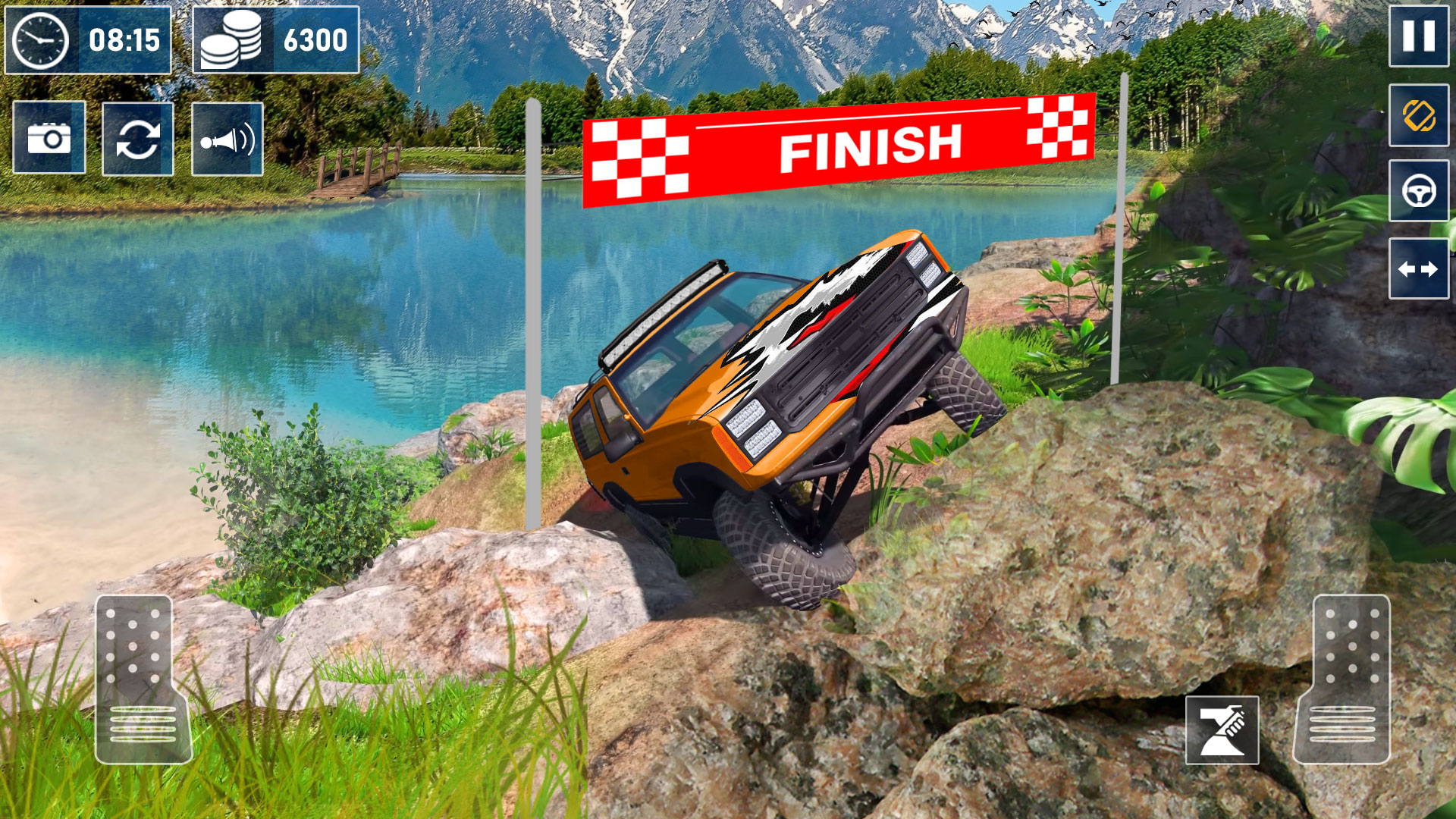1456x819 pixels.
Task: Tap the horn sound icon
Action: (x=227, y=139)
